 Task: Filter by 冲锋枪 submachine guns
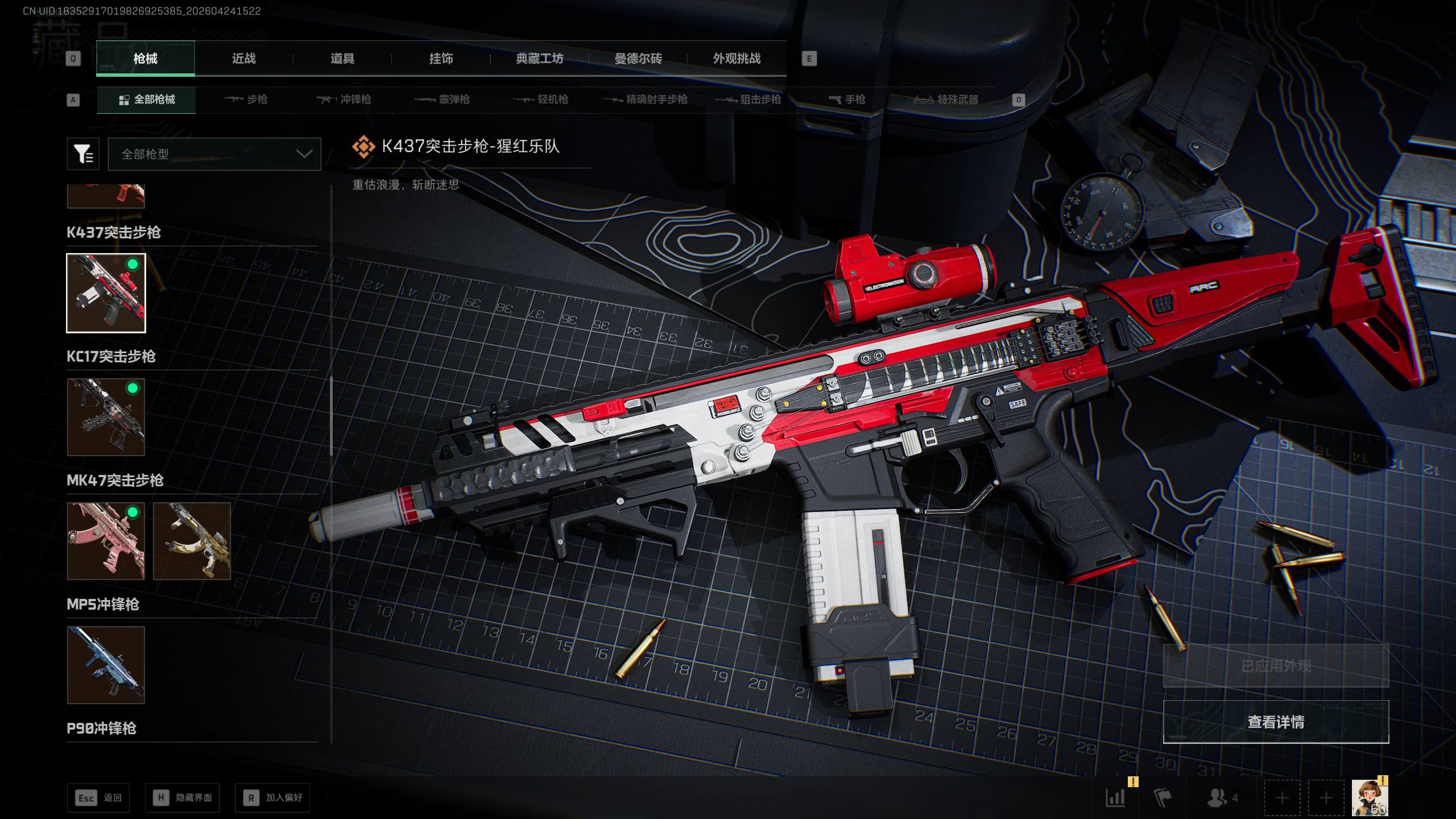tap(344, 100)
